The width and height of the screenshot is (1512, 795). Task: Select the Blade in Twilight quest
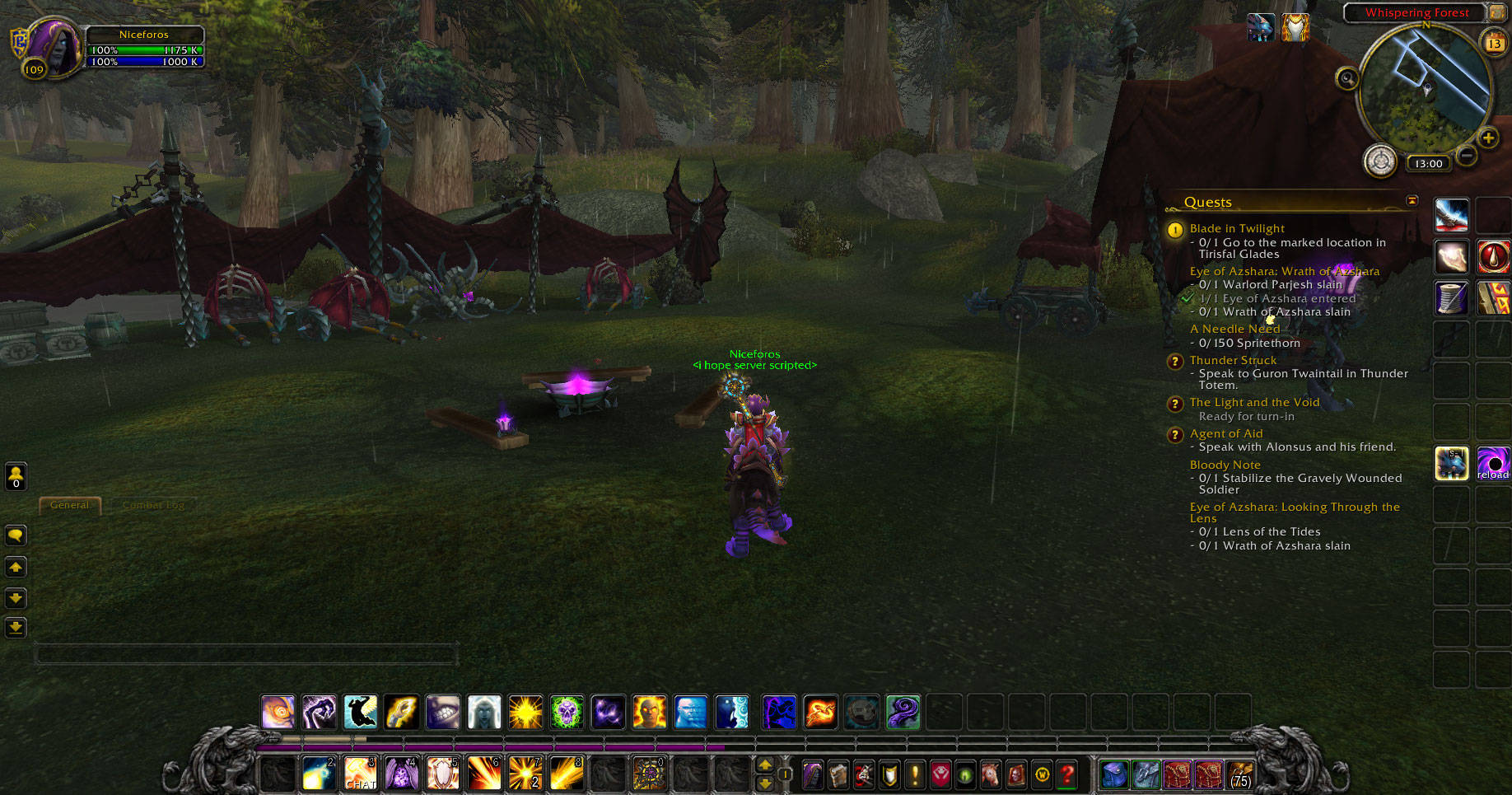1237,228
